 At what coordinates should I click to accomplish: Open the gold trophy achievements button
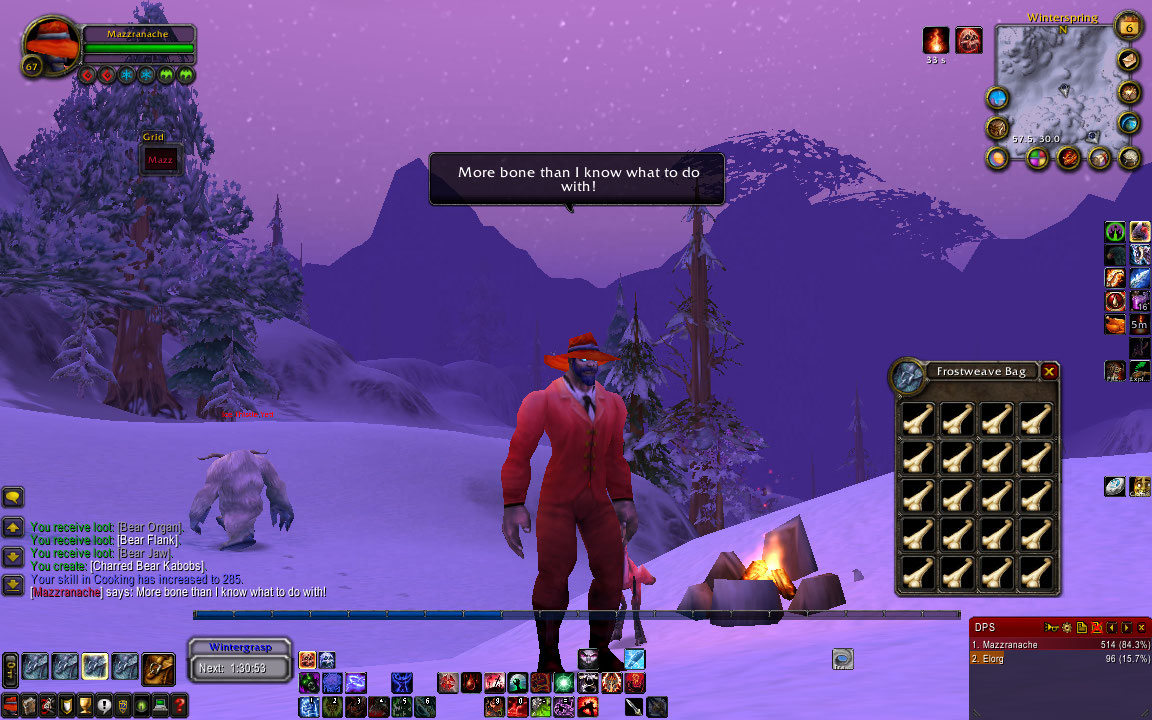pyautogui.click(x=85, y=704)
